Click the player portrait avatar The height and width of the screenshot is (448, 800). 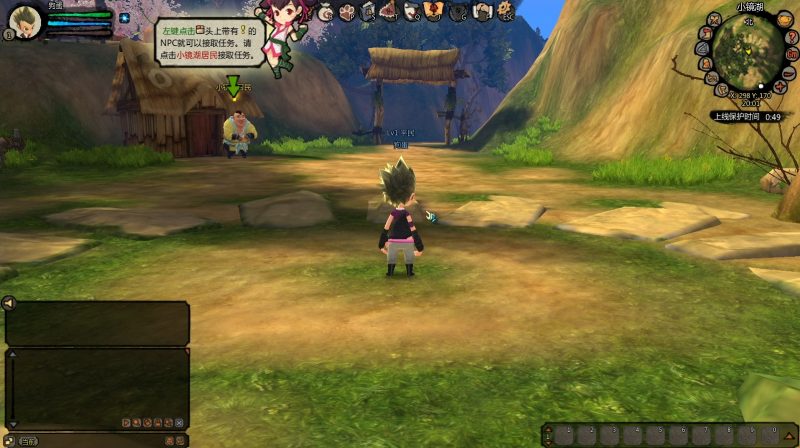tap(24, 21)
